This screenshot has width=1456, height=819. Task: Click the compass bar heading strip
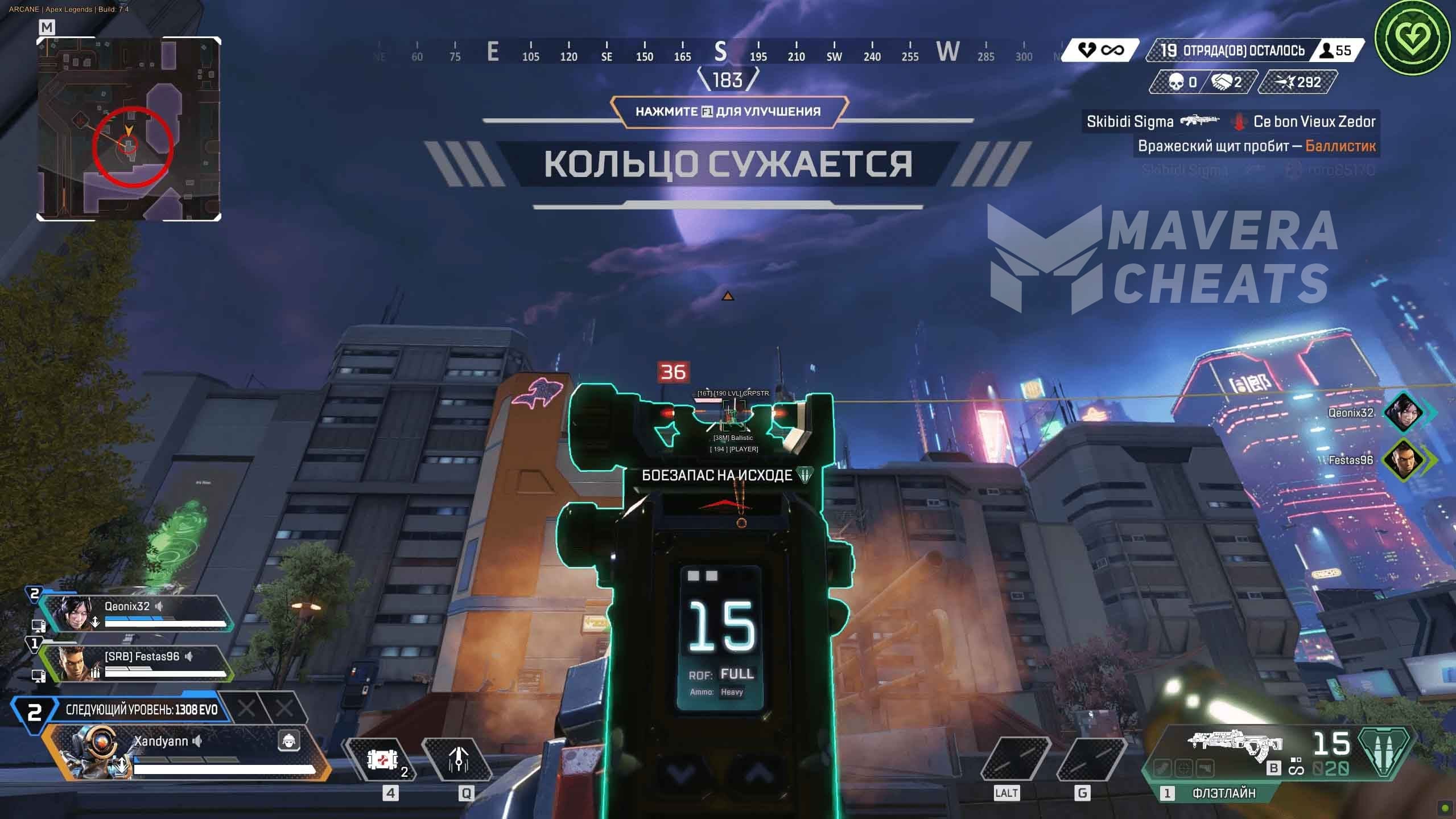click(x=720, y=52)
